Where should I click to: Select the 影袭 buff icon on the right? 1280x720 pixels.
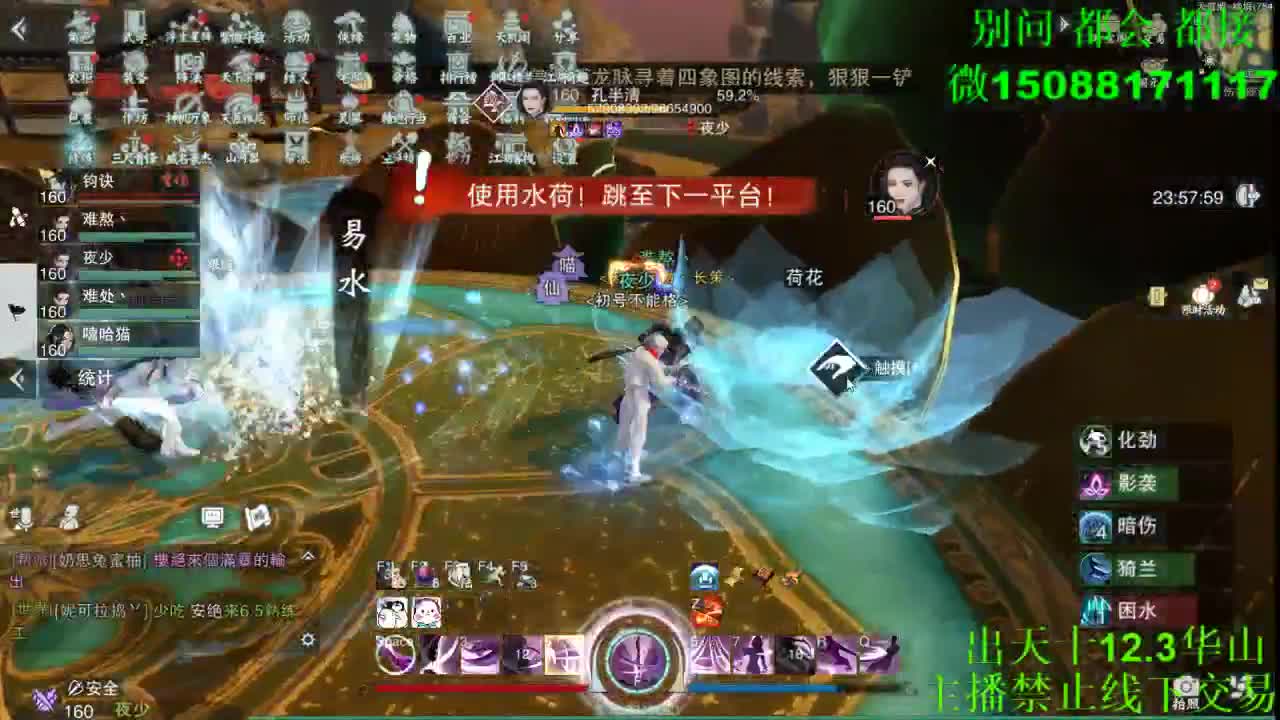pyautogui.click(x=1094, y=484)
